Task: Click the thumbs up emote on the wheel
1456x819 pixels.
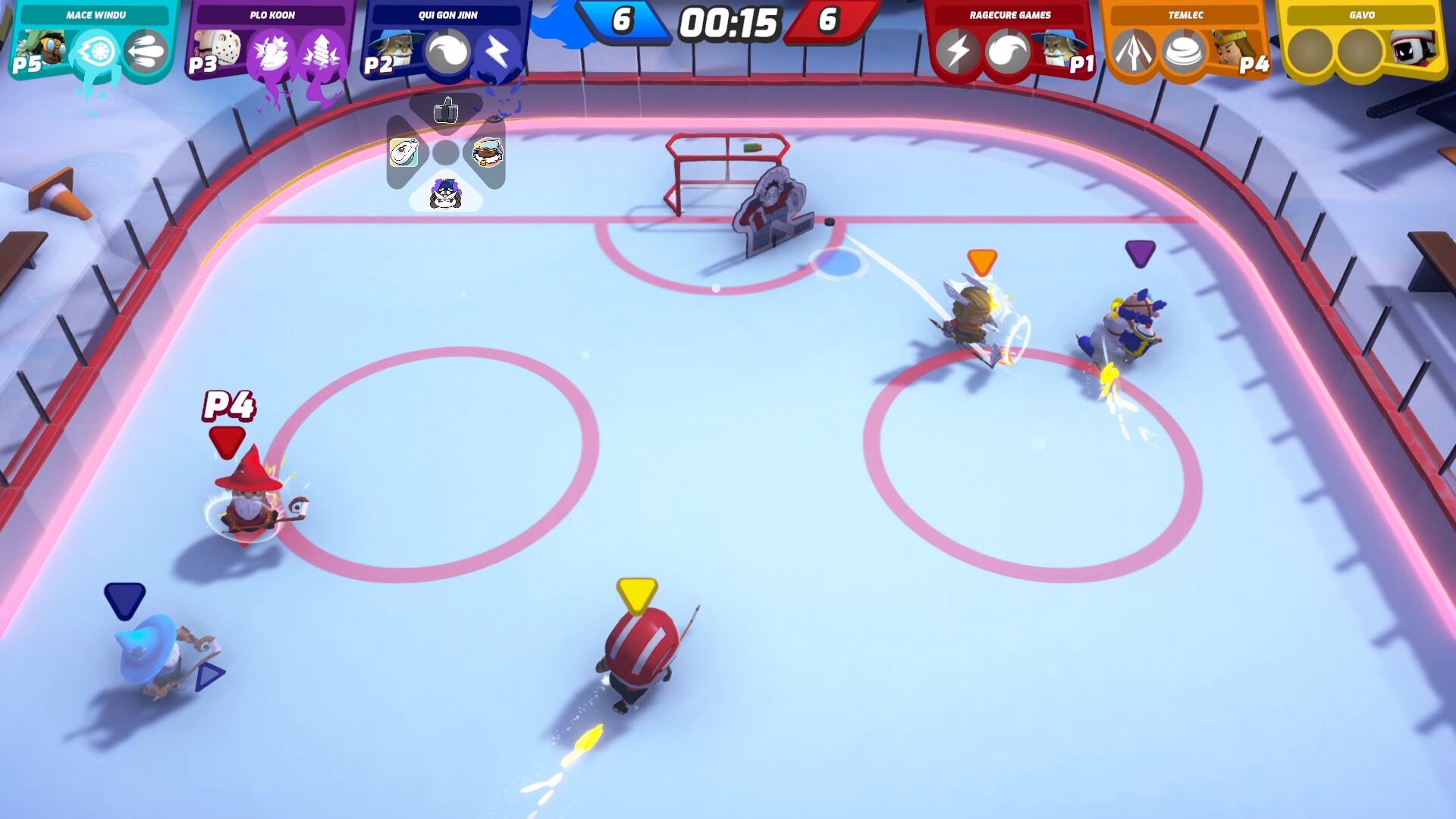Action: click(446, 111)
